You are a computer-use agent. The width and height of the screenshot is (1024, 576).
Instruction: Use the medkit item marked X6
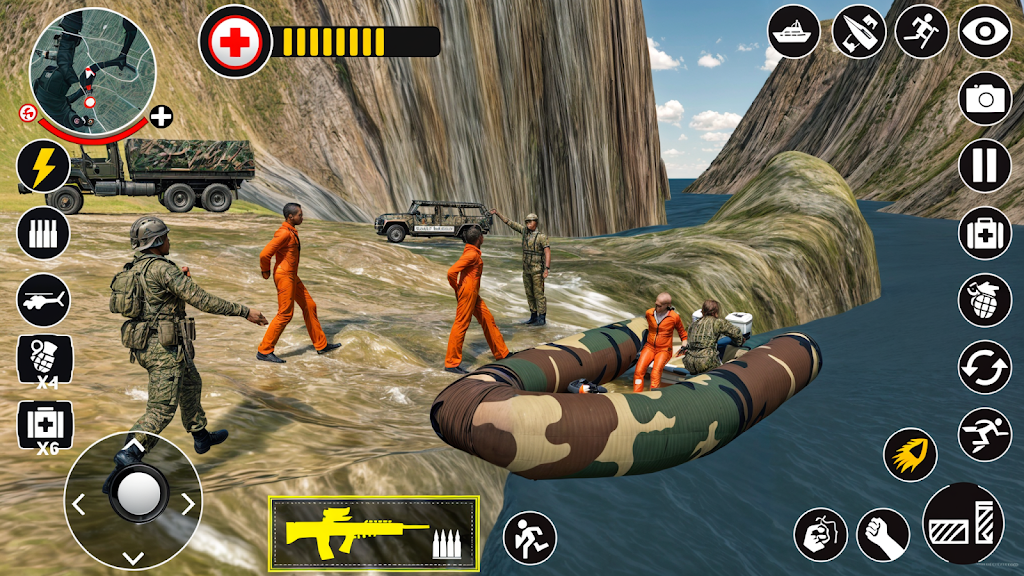pos(44,426)
